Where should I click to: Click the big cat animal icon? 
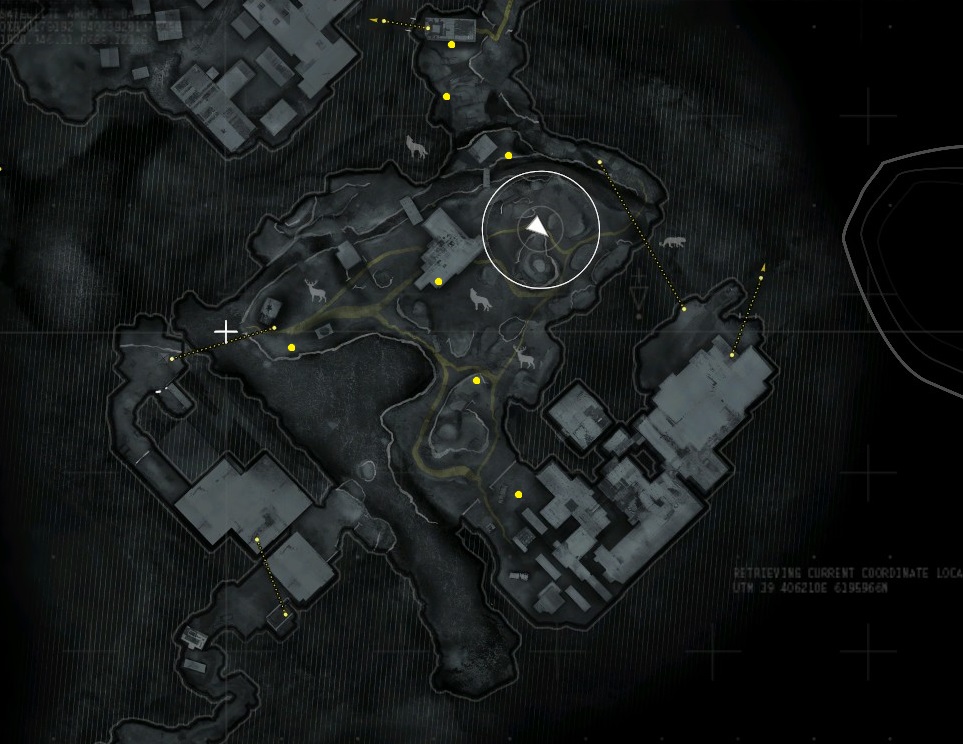click(x=673, y=243)
